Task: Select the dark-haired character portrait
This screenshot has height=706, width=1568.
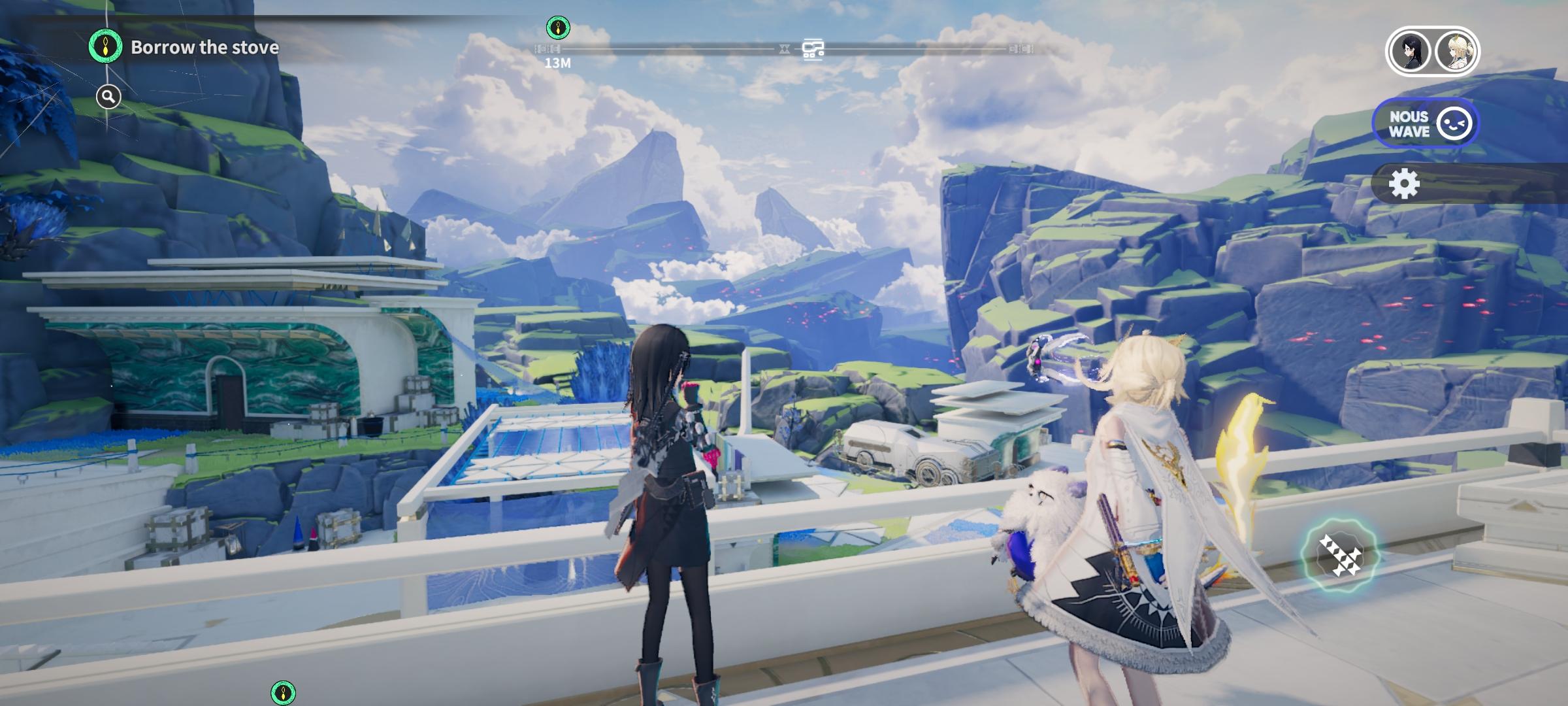Action: tap(1409, 51)
